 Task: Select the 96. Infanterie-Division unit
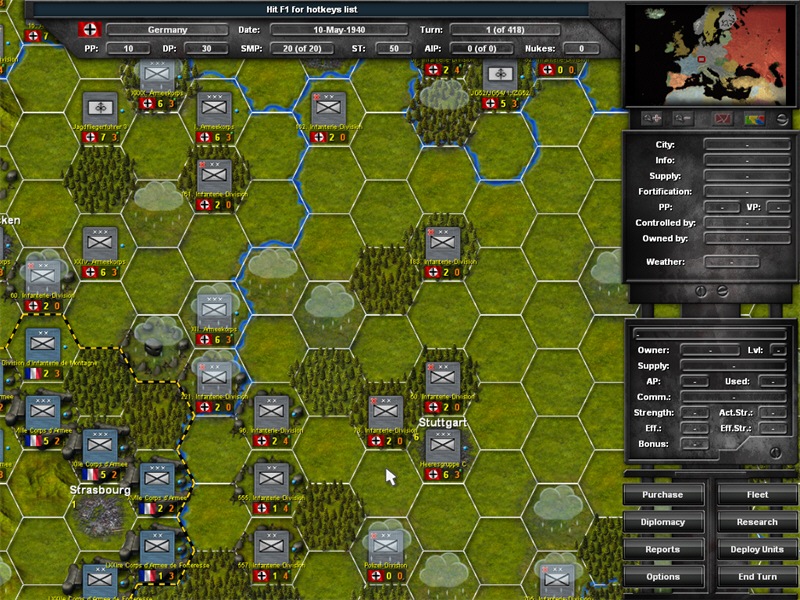pyautogui.click(x=271, y=411)
